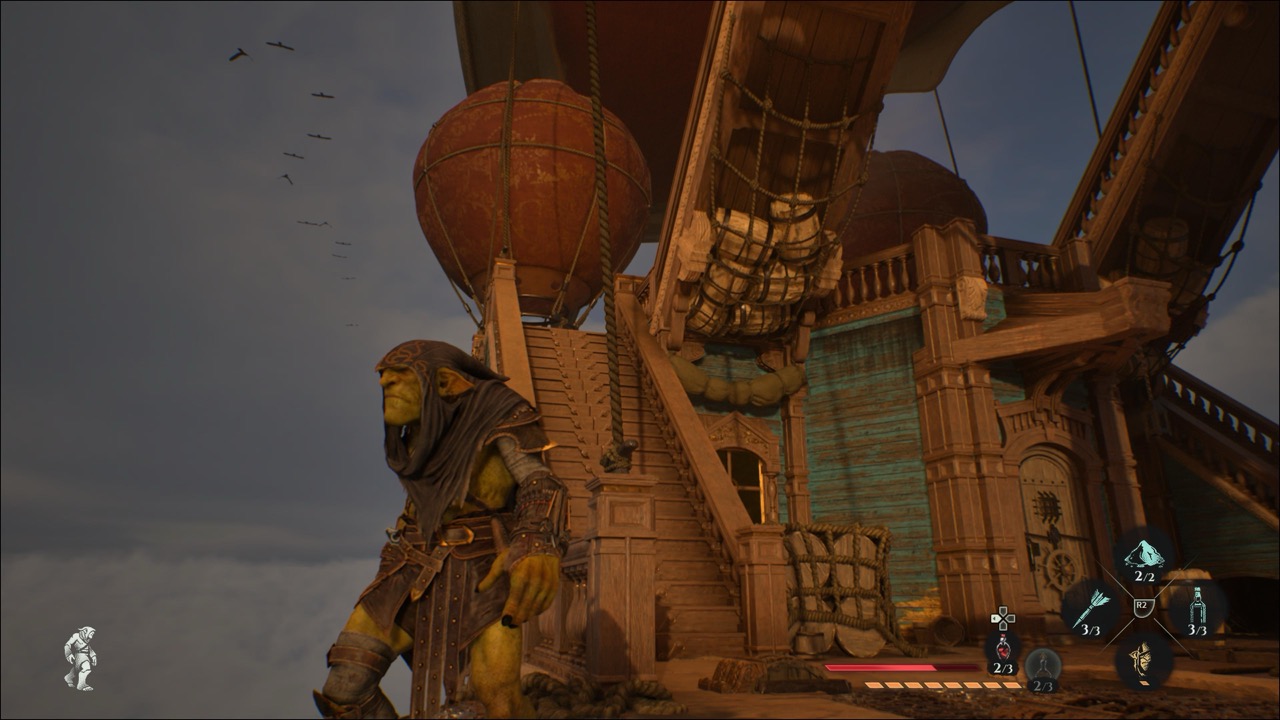The image size is (1280, 720).
Task: Use the red health potion
Action: [x=1002, y=649]
